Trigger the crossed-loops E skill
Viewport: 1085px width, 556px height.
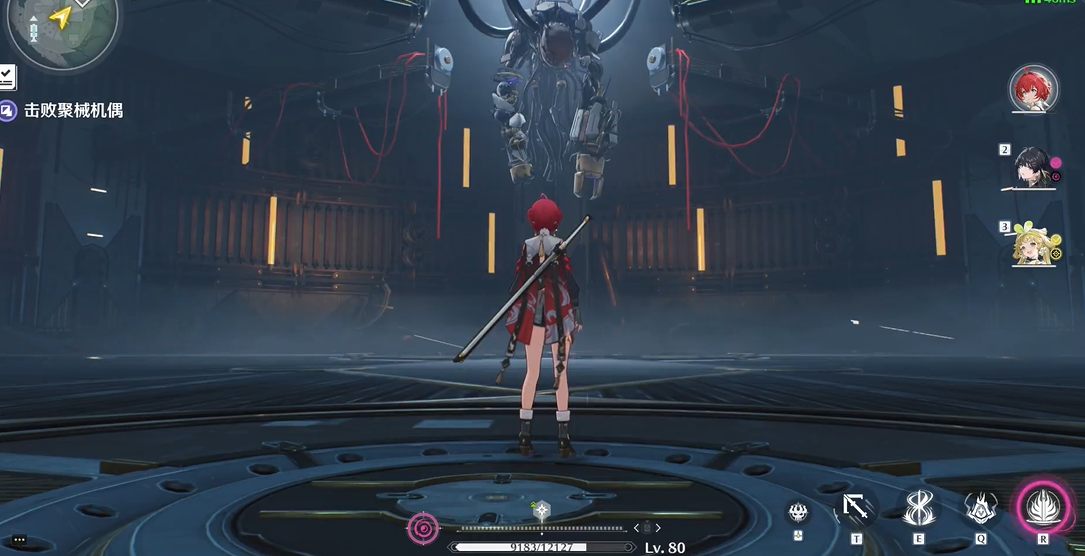[x=918, y=508]
